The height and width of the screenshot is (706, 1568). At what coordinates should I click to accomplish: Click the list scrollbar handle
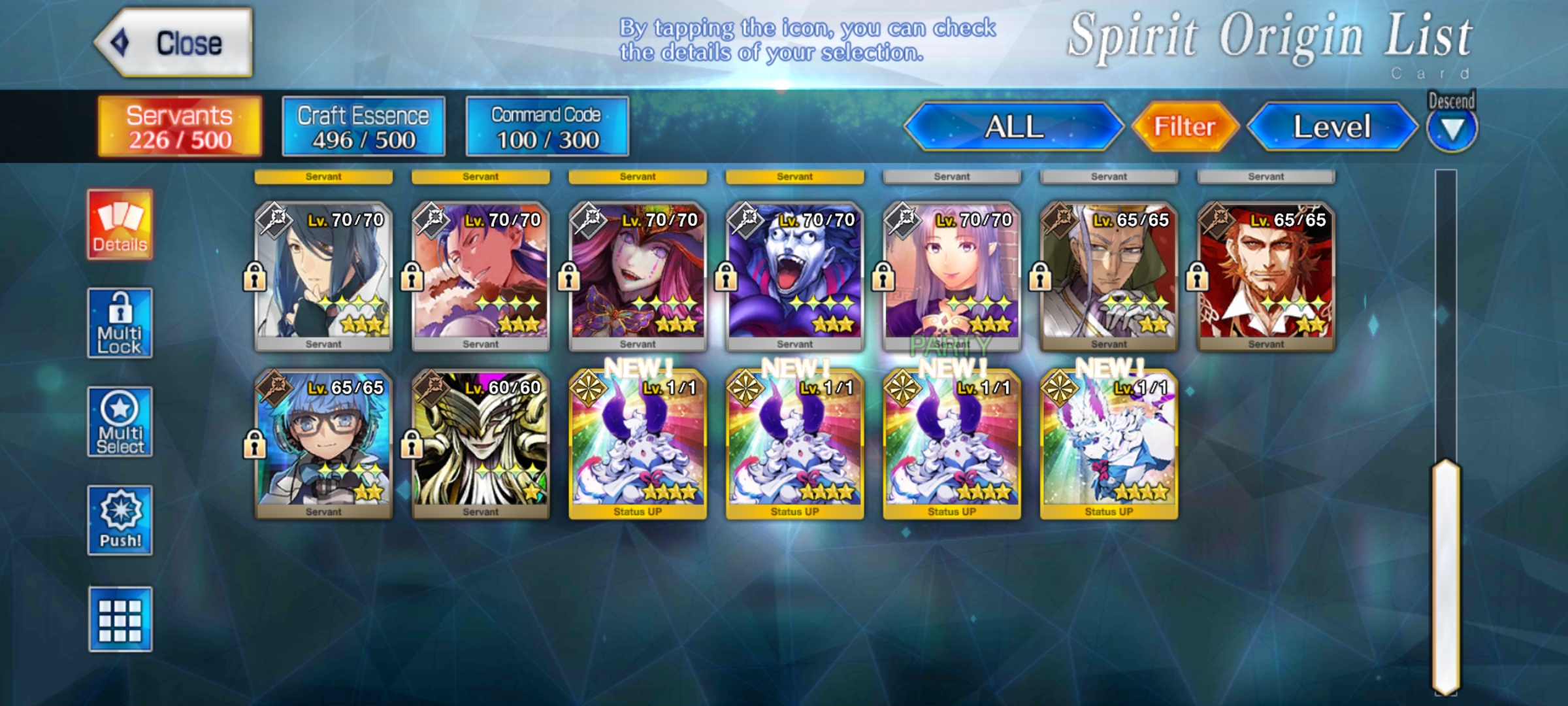tap(1445, 575)
